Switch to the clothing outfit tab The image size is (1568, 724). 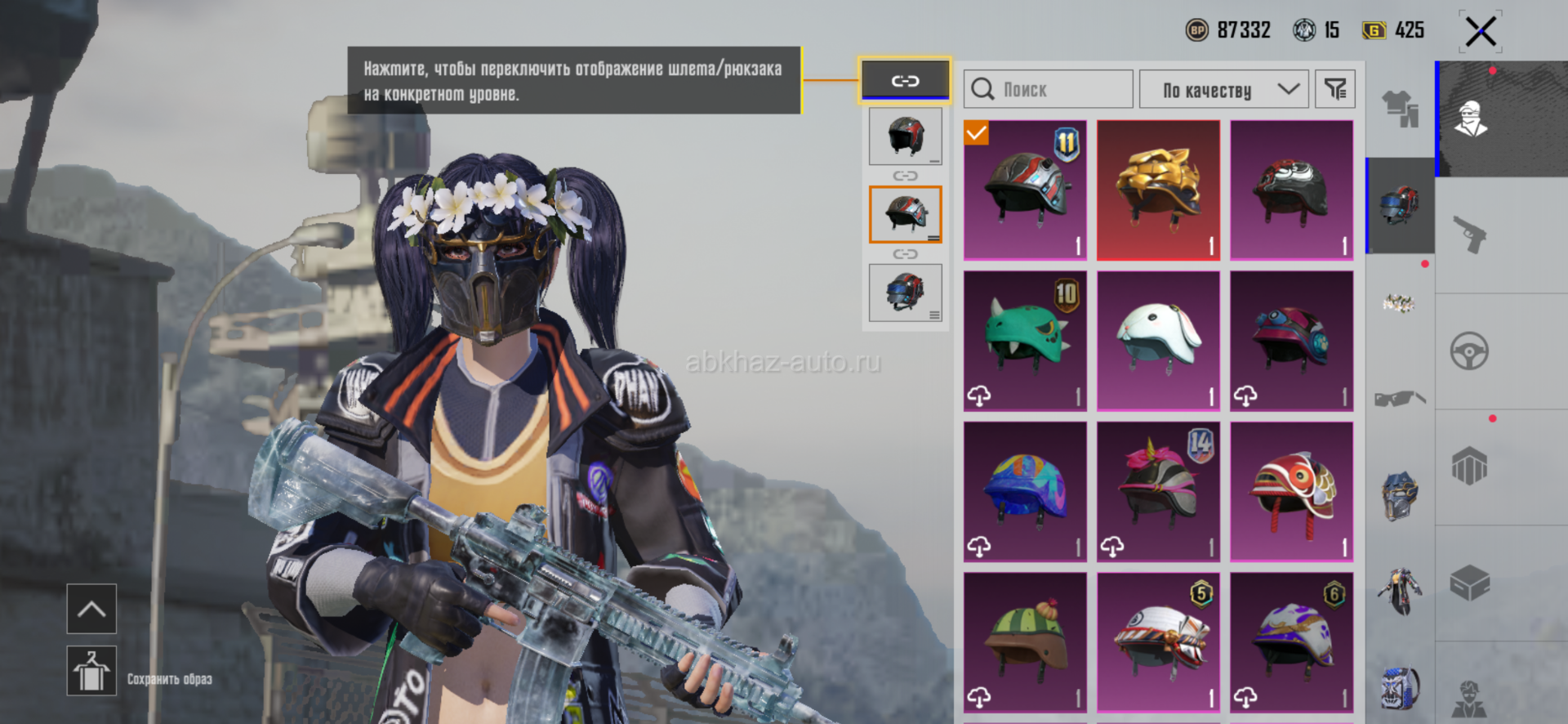click(x=1400, y=109)
